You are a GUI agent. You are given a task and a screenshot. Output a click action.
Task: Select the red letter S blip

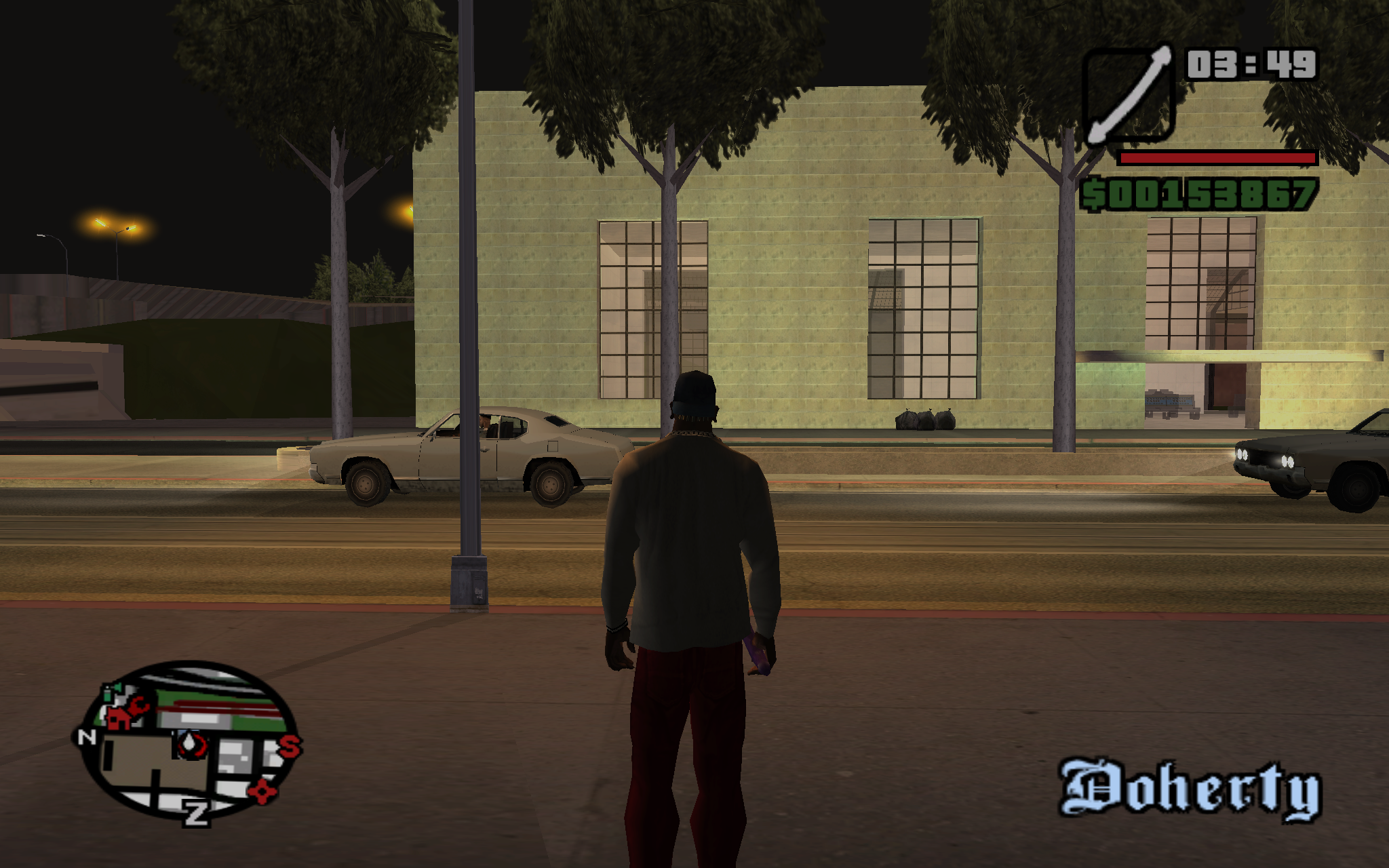coord(289,747)
